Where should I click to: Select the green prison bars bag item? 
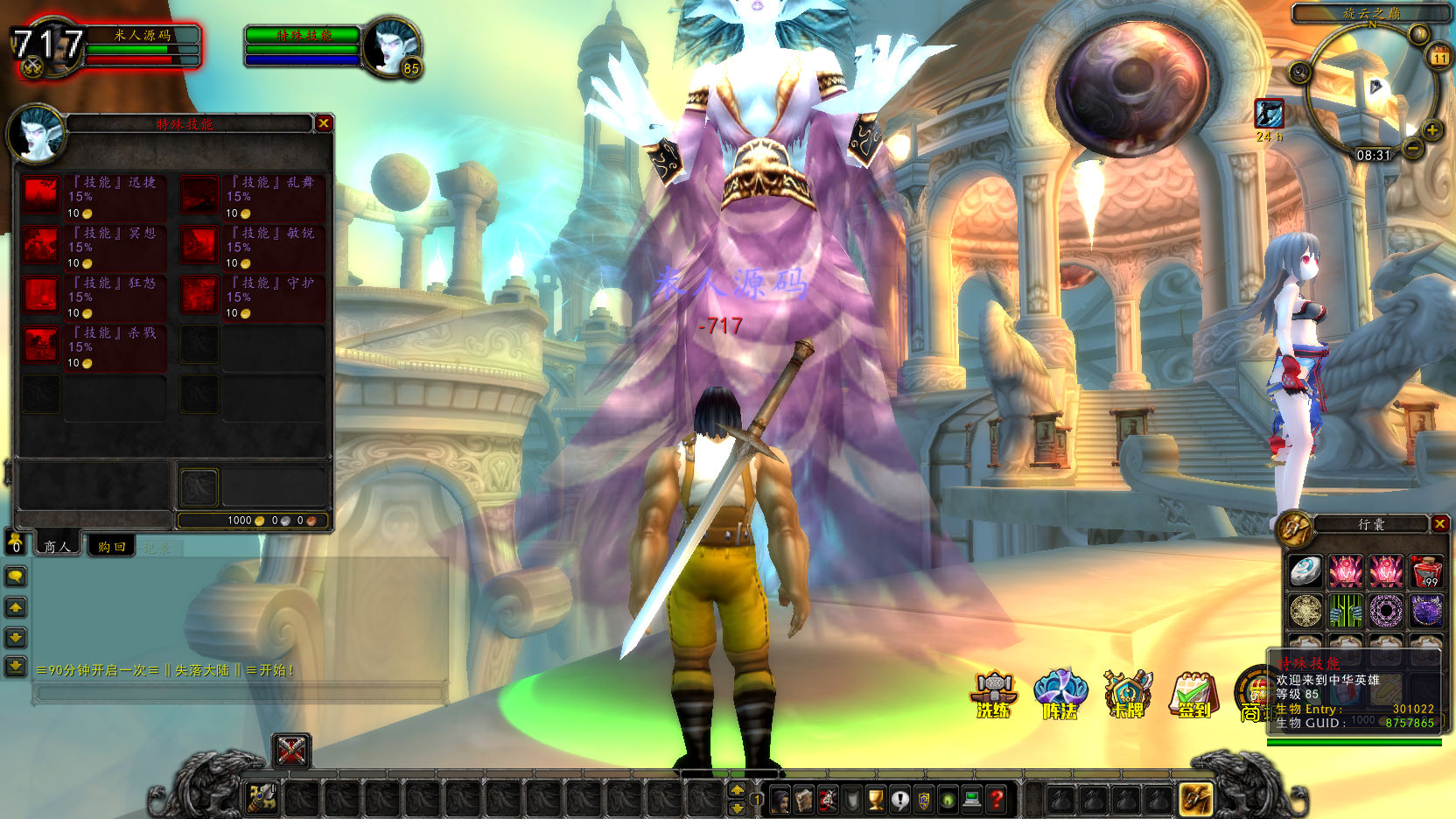tap(1346, 611)
